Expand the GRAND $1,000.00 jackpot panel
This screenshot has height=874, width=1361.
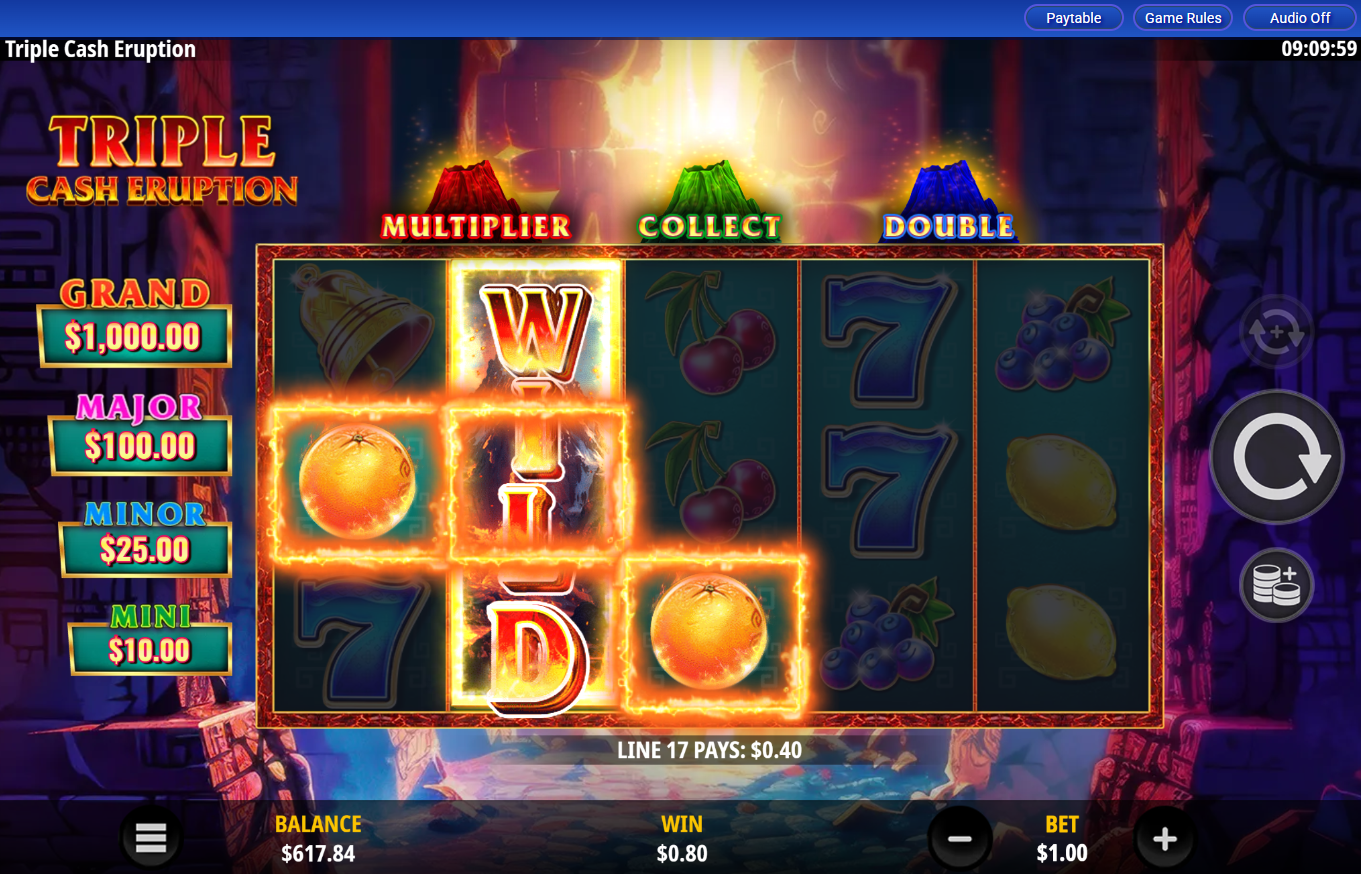point(134,315)
